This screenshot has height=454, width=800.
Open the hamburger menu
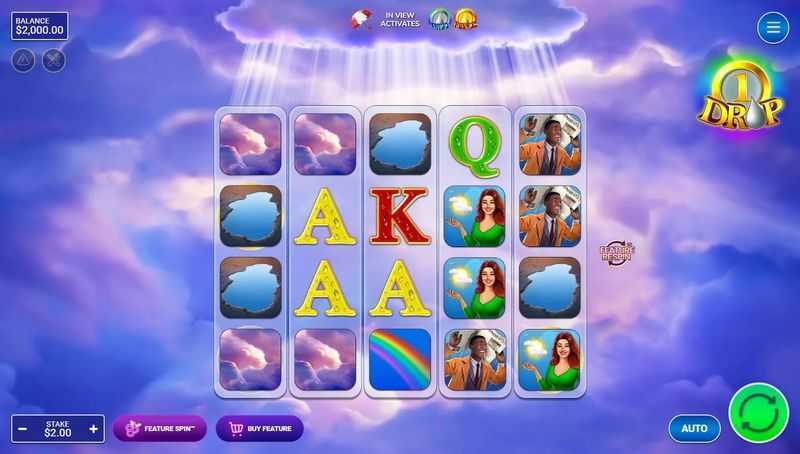click(773, 28)
